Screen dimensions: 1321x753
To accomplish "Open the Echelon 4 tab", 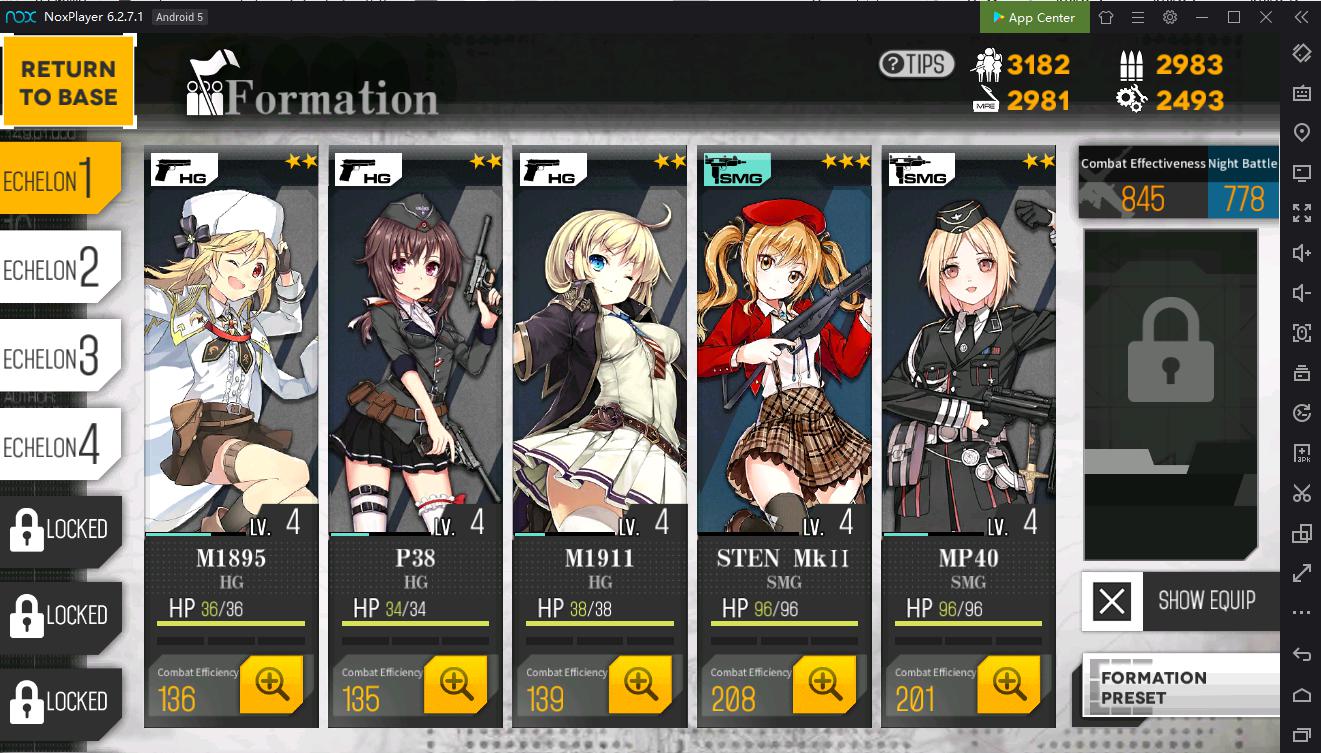I will click(60, 445).
